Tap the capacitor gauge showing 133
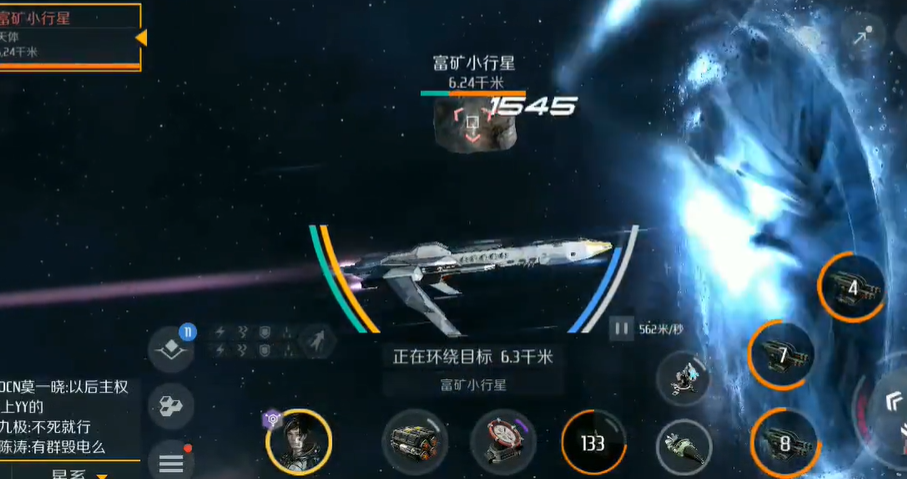 [593, 443]
